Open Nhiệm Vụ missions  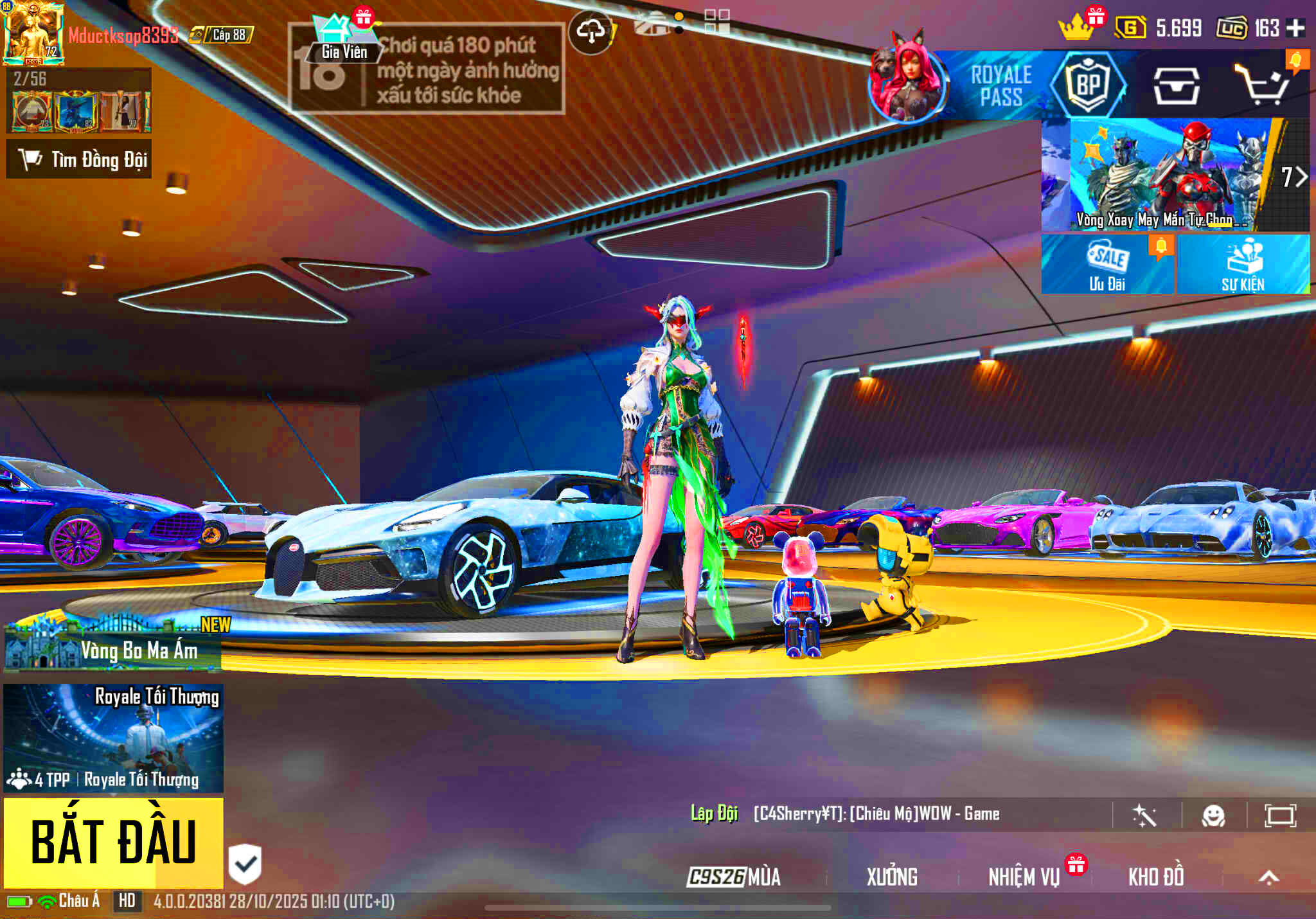pos(1024,877)
